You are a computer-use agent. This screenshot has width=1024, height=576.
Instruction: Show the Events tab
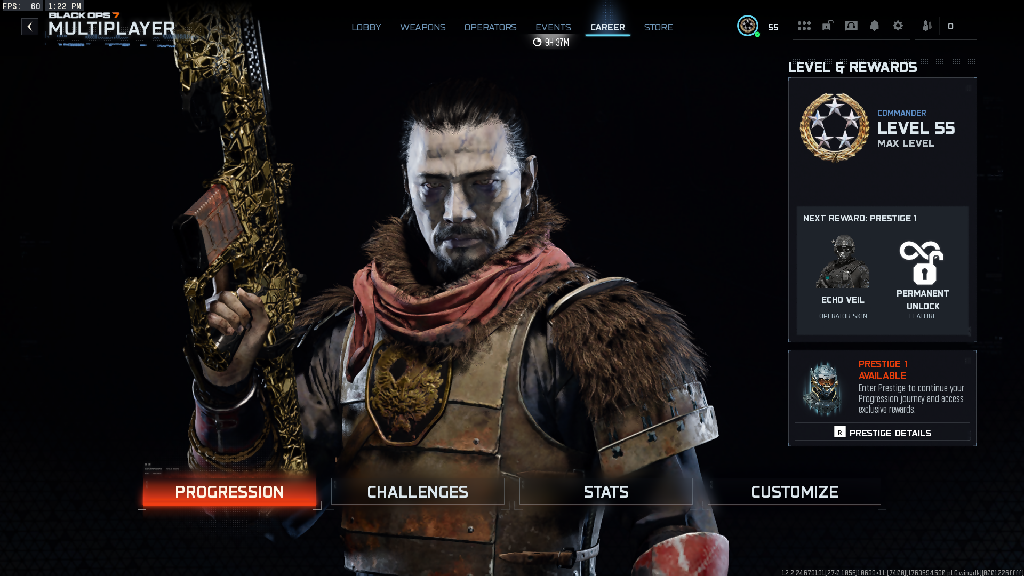pyautogui.click(x=553, y=27)
